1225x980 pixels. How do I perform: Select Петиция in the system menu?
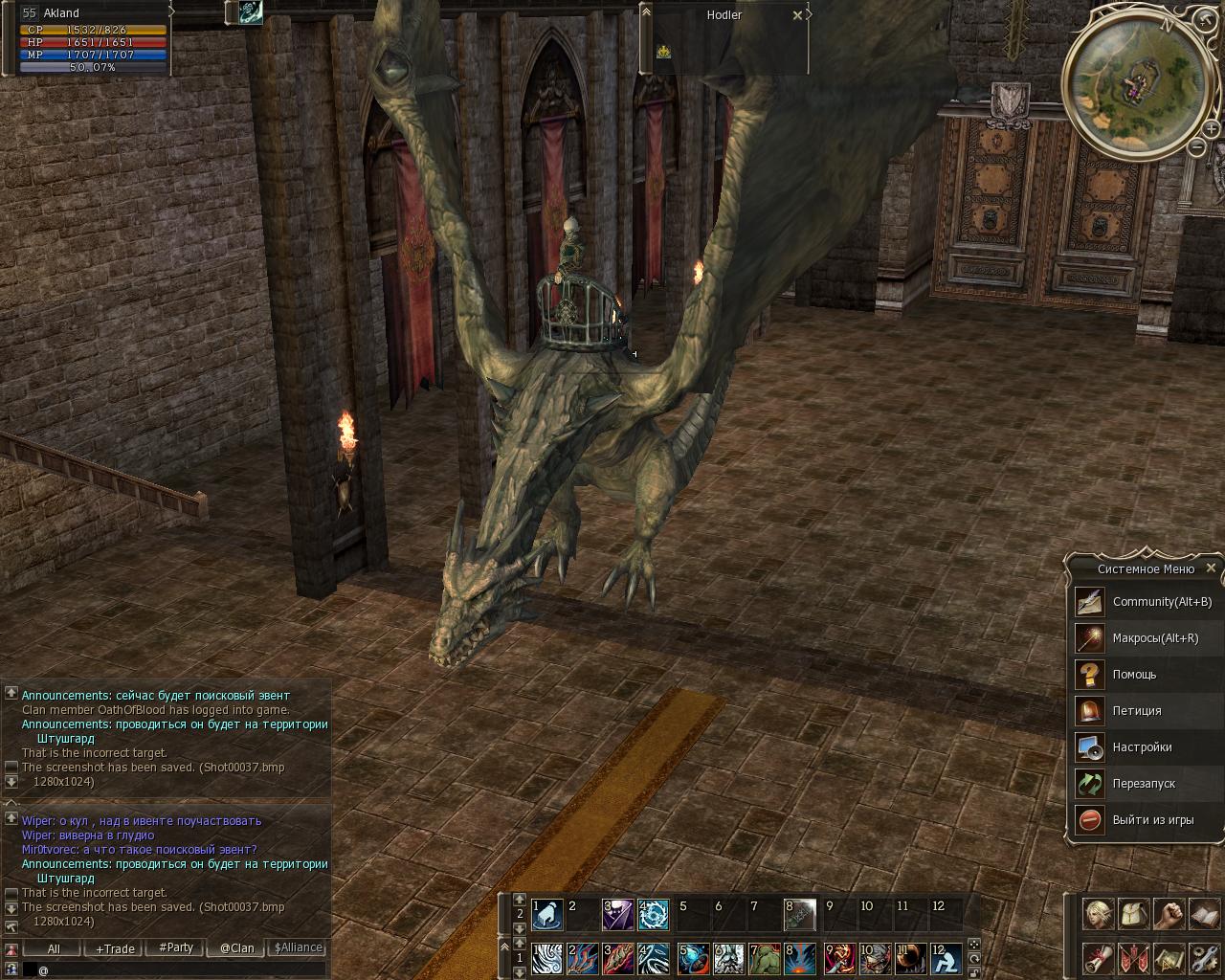[1136, 711]
